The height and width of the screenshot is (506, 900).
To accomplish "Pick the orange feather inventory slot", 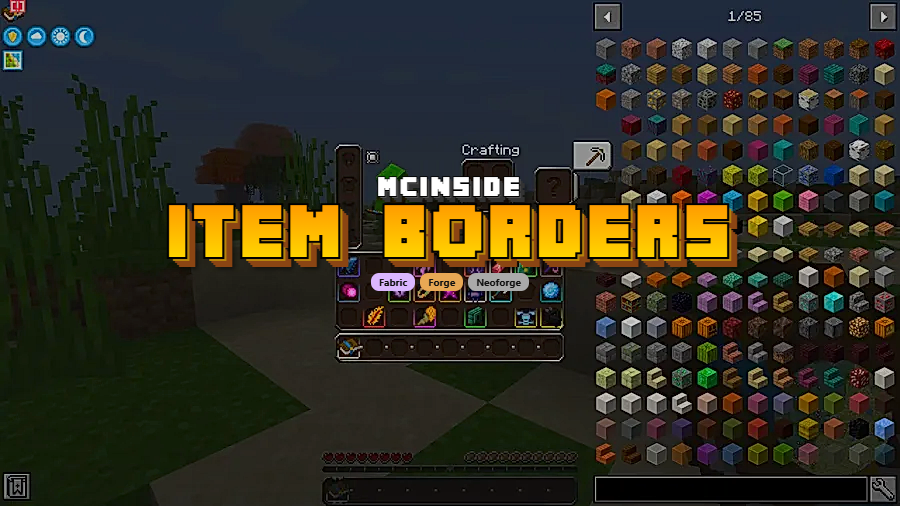I will pos(375,317).
